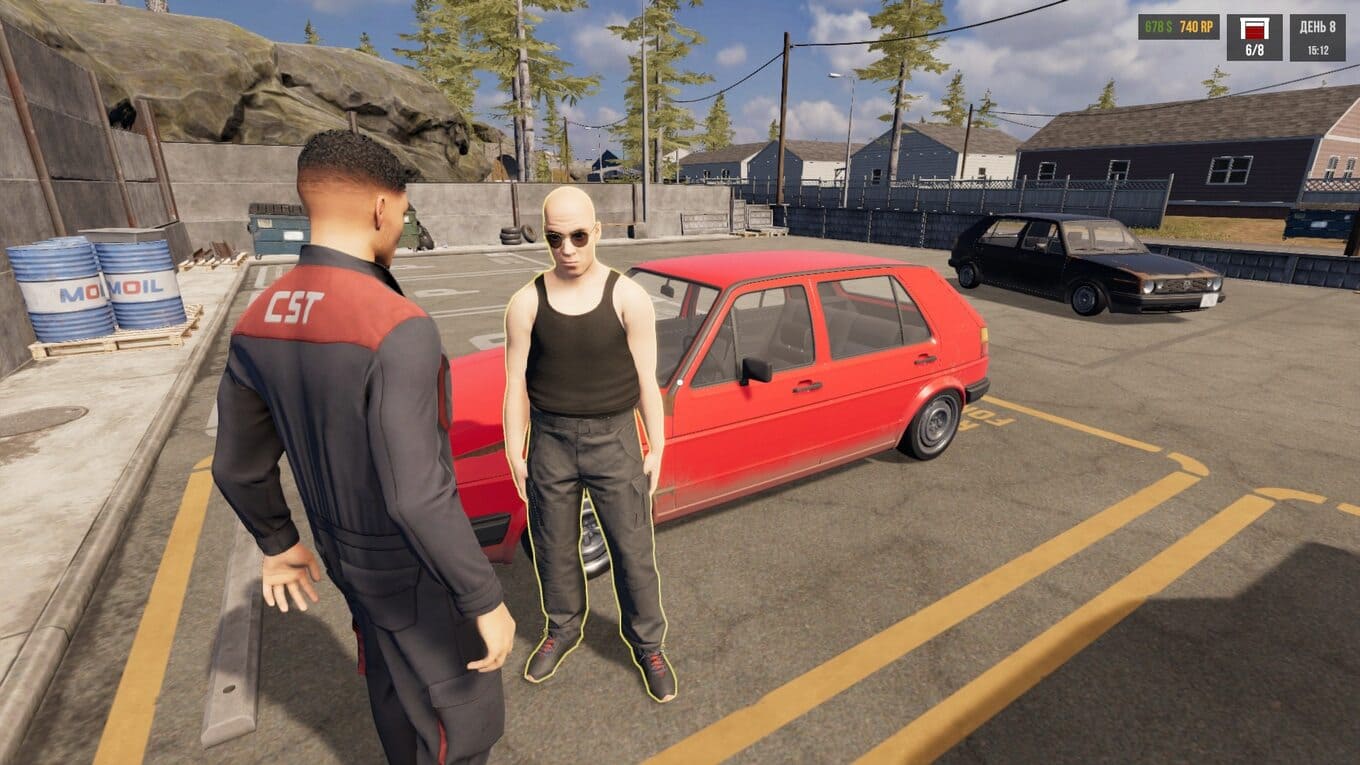Click the red garage capacity icon
This screenshot has width=1360, height=765.
[x=1254, y=28]
